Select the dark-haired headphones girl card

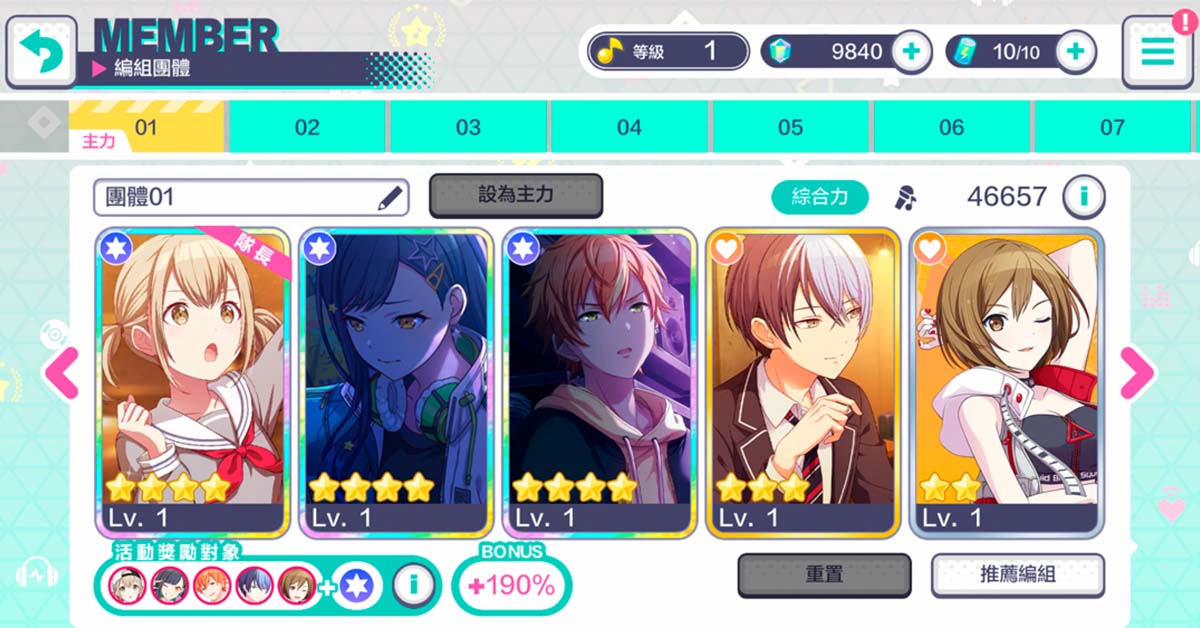[x=397, y=380]
